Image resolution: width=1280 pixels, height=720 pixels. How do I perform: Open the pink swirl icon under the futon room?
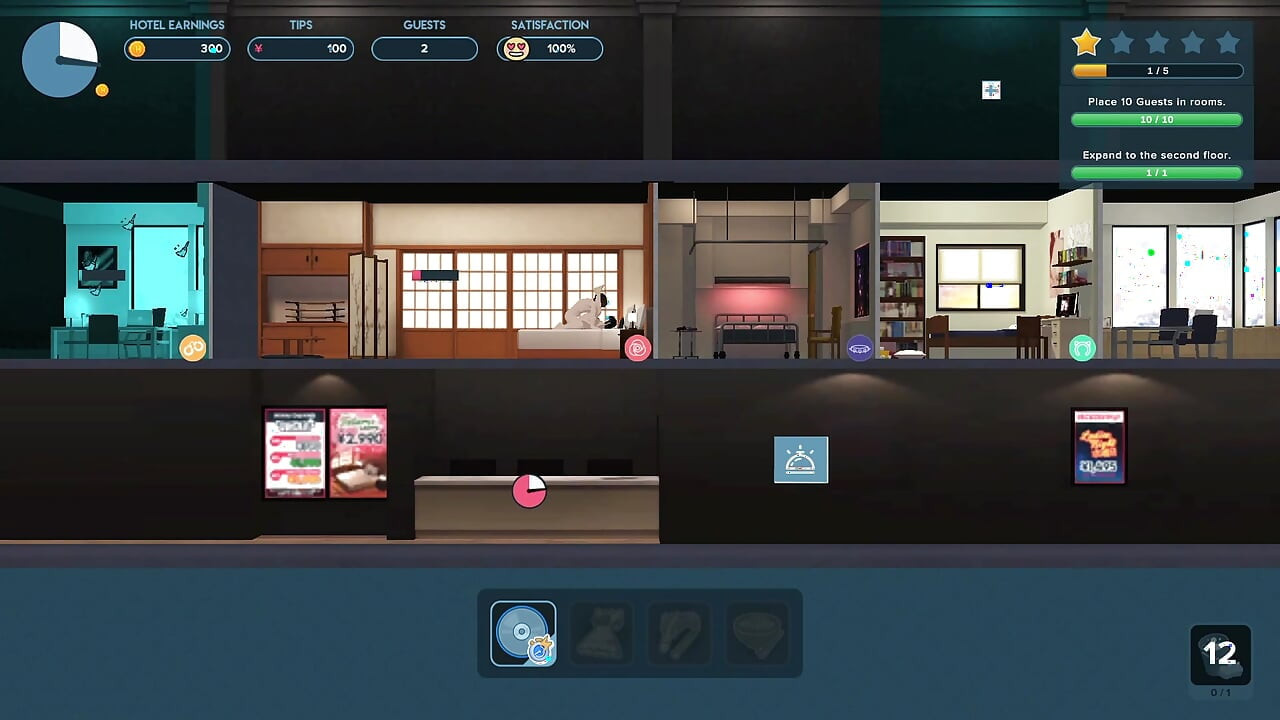[x=639, y=347]
